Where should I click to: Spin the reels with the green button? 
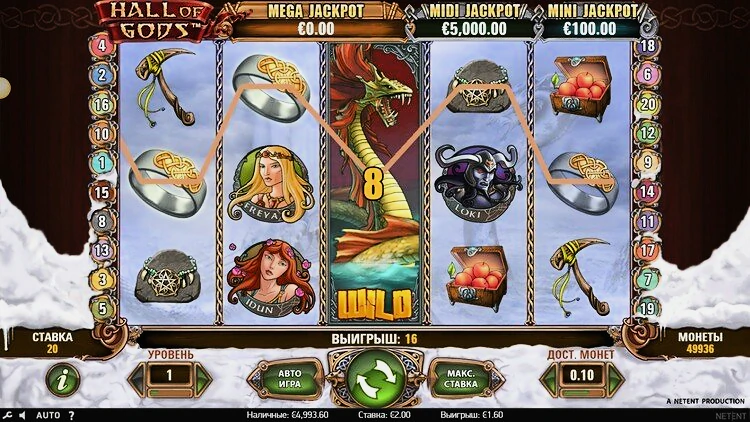pos(376,377)
